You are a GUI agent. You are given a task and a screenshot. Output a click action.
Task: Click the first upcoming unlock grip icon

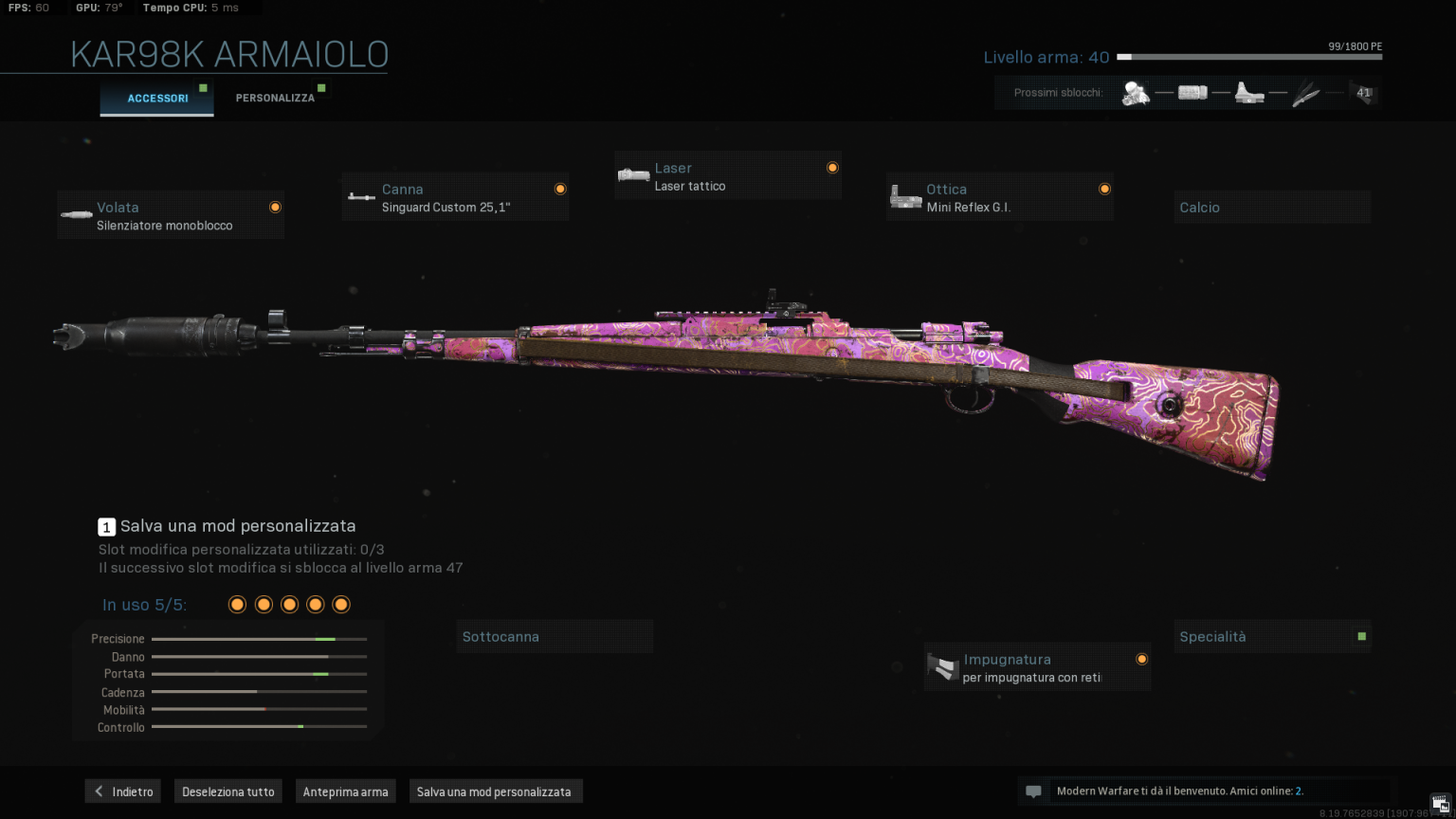[1137, 92]
